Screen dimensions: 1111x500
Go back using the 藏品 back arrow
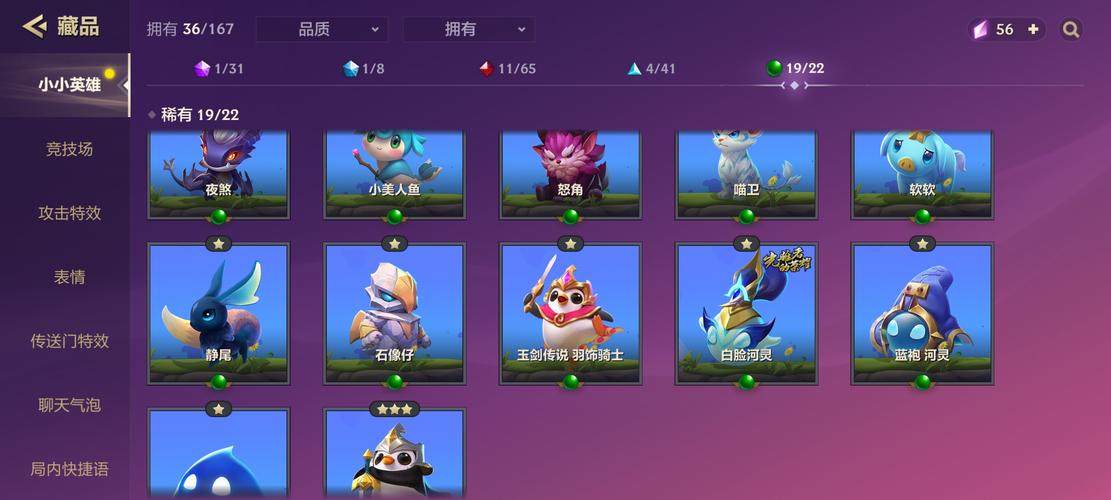(x=35, y=27)
